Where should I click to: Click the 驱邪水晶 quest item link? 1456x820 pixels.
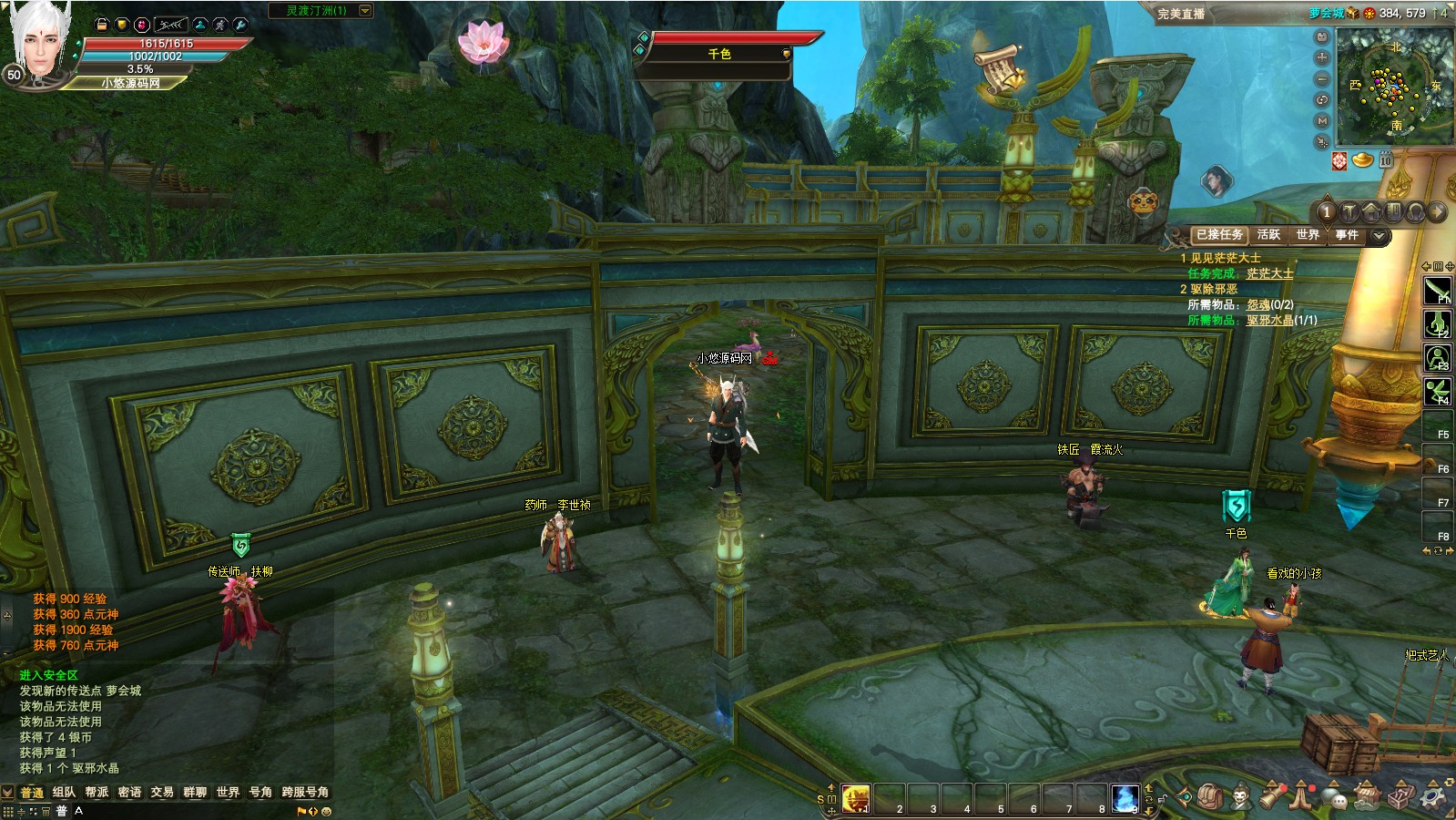pyautogui.click(x=1269, y=320)
